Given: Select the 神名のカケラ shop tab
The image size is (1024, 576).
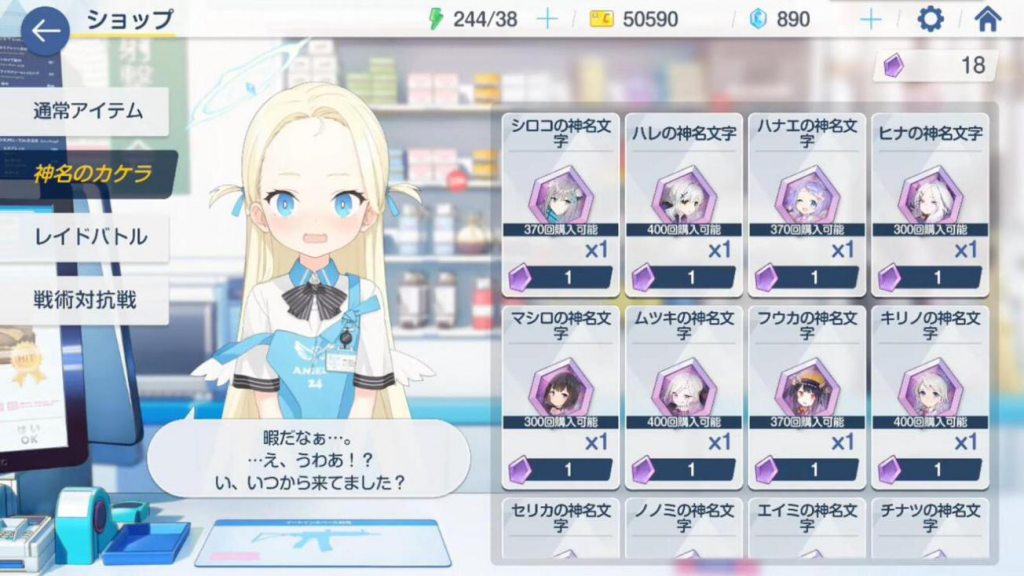Looking at the screenshot, I should coord(92,174).
